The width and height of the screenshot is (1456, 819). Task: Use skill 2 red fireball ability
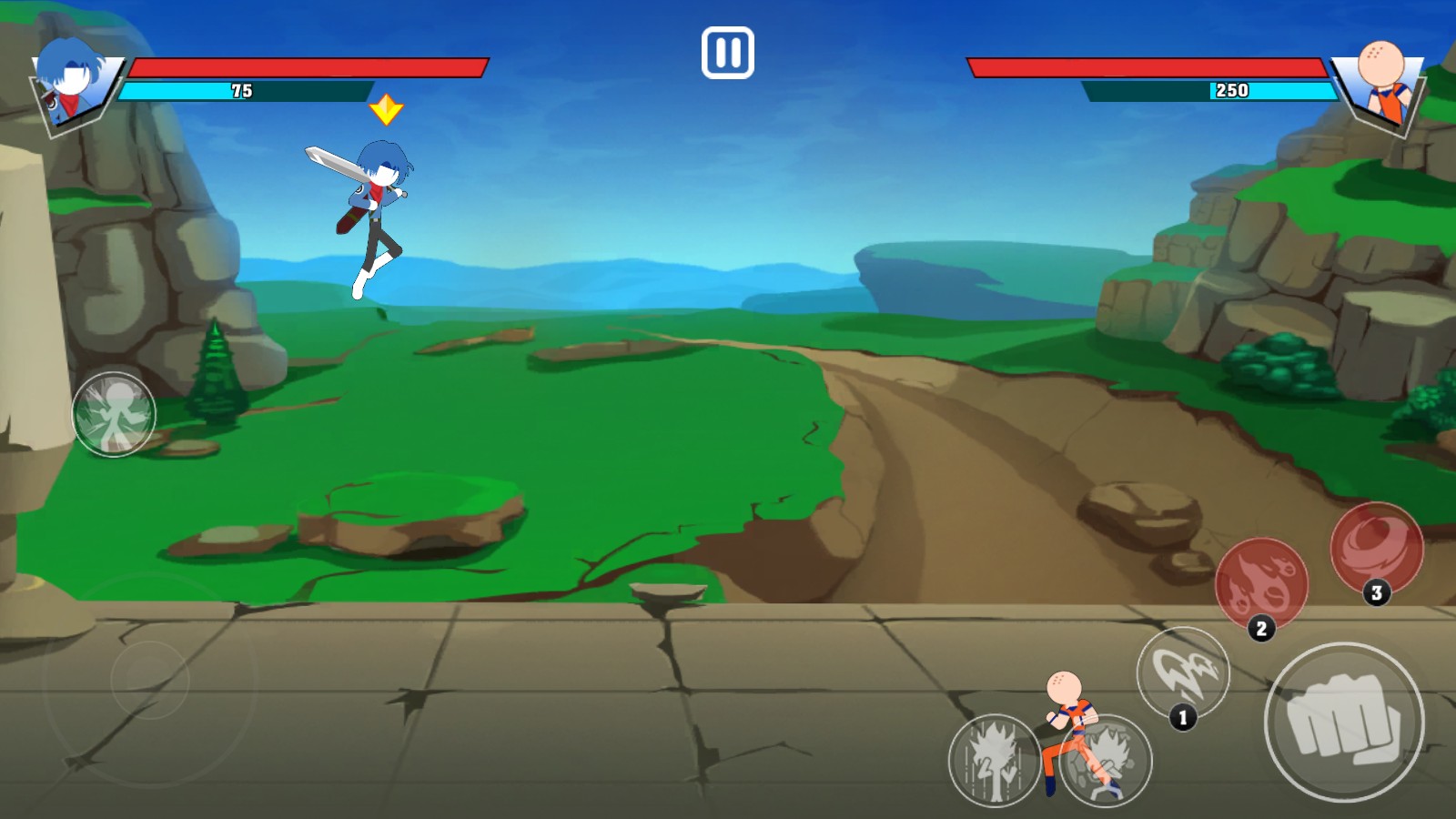tap(1261, 583)
